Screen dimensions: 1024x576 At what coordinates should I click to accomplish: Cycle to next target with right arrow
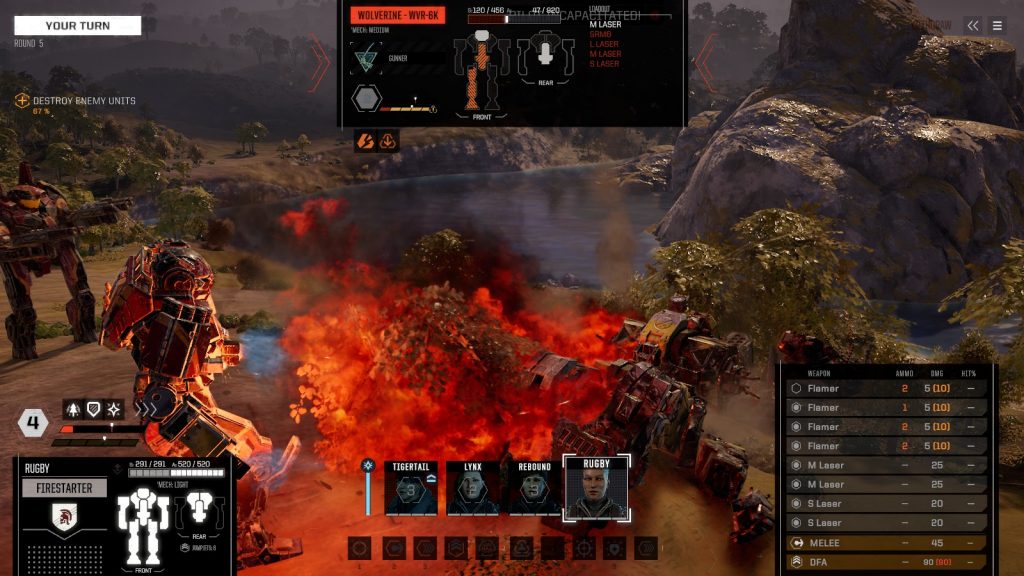[x=704, y=62]
